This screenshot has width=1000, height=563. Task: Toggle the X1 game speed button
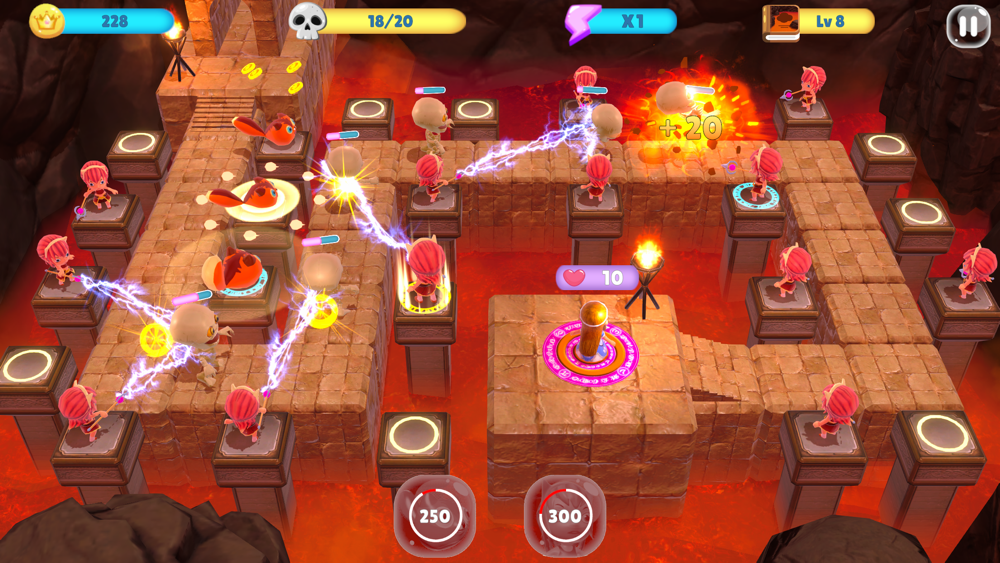tap(621, 22)
